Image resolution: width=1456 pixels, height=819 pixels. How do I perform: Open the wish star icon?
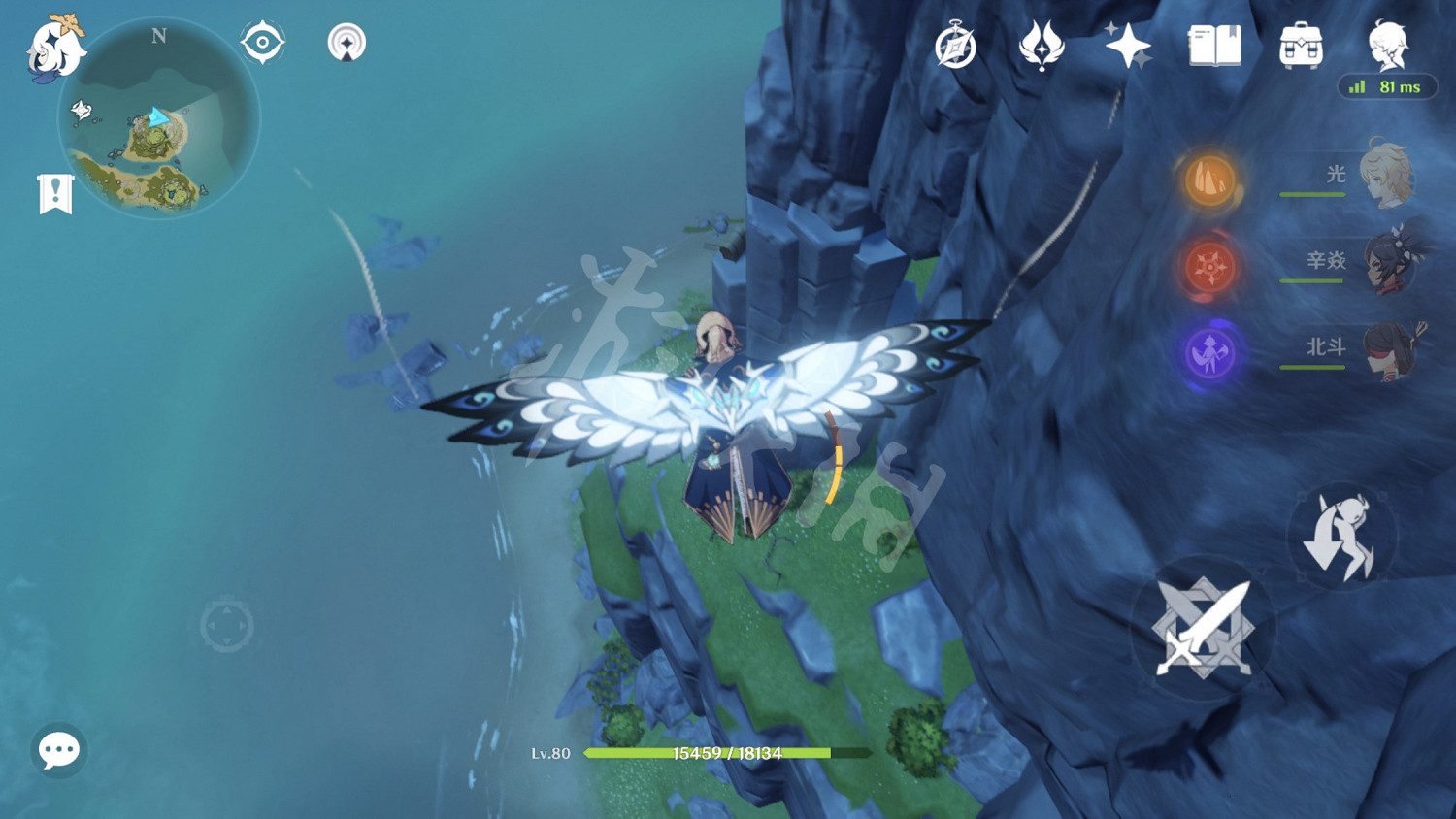[x=1127, y=46]
